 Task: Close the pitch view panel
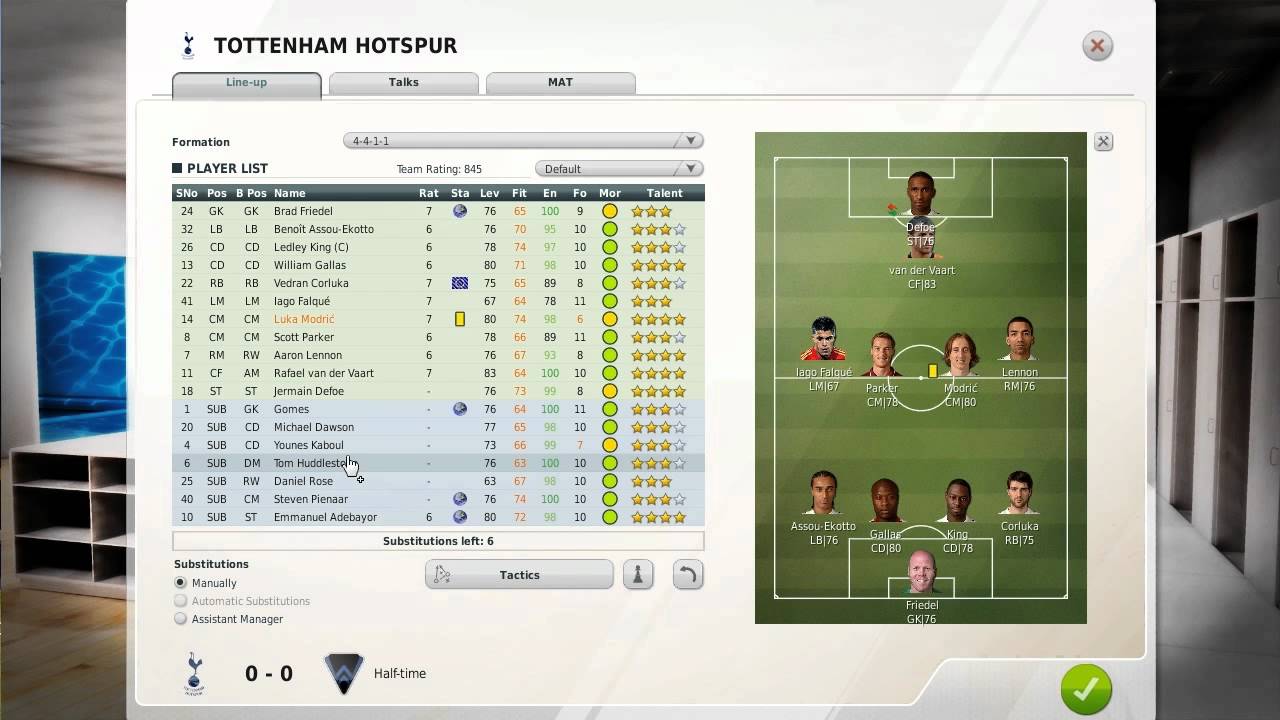tap(1103, 142)
